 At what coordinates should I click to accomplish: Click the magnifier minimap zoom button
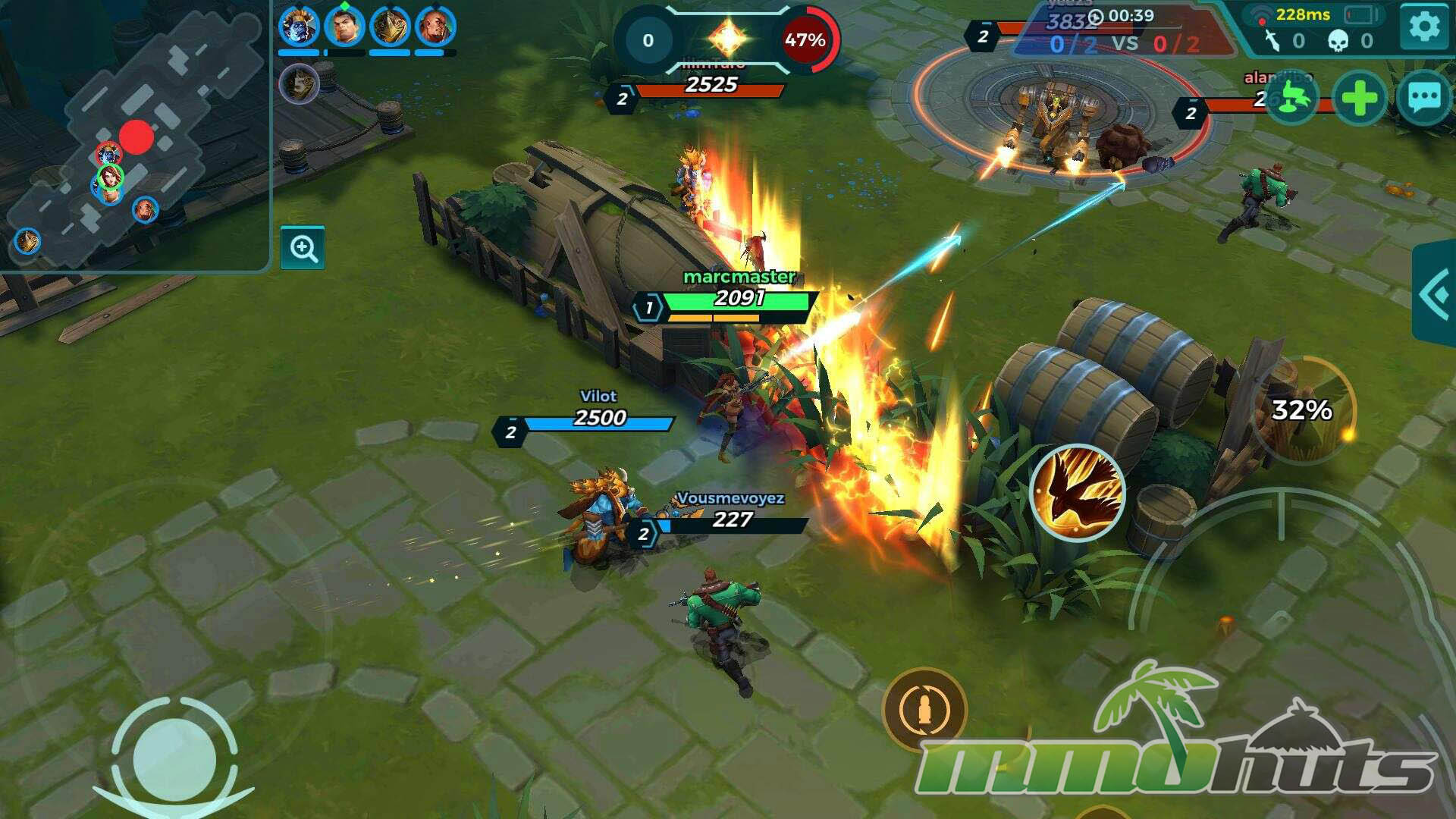(x=303, y=248)
